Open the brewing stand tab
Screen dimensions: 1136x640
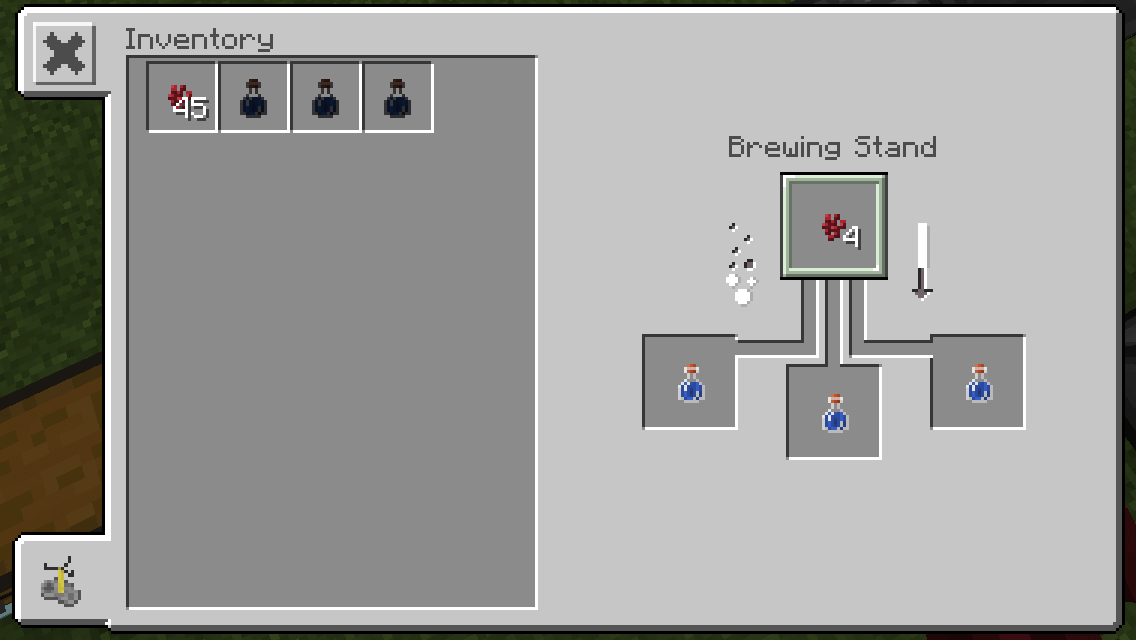(60, 582)
